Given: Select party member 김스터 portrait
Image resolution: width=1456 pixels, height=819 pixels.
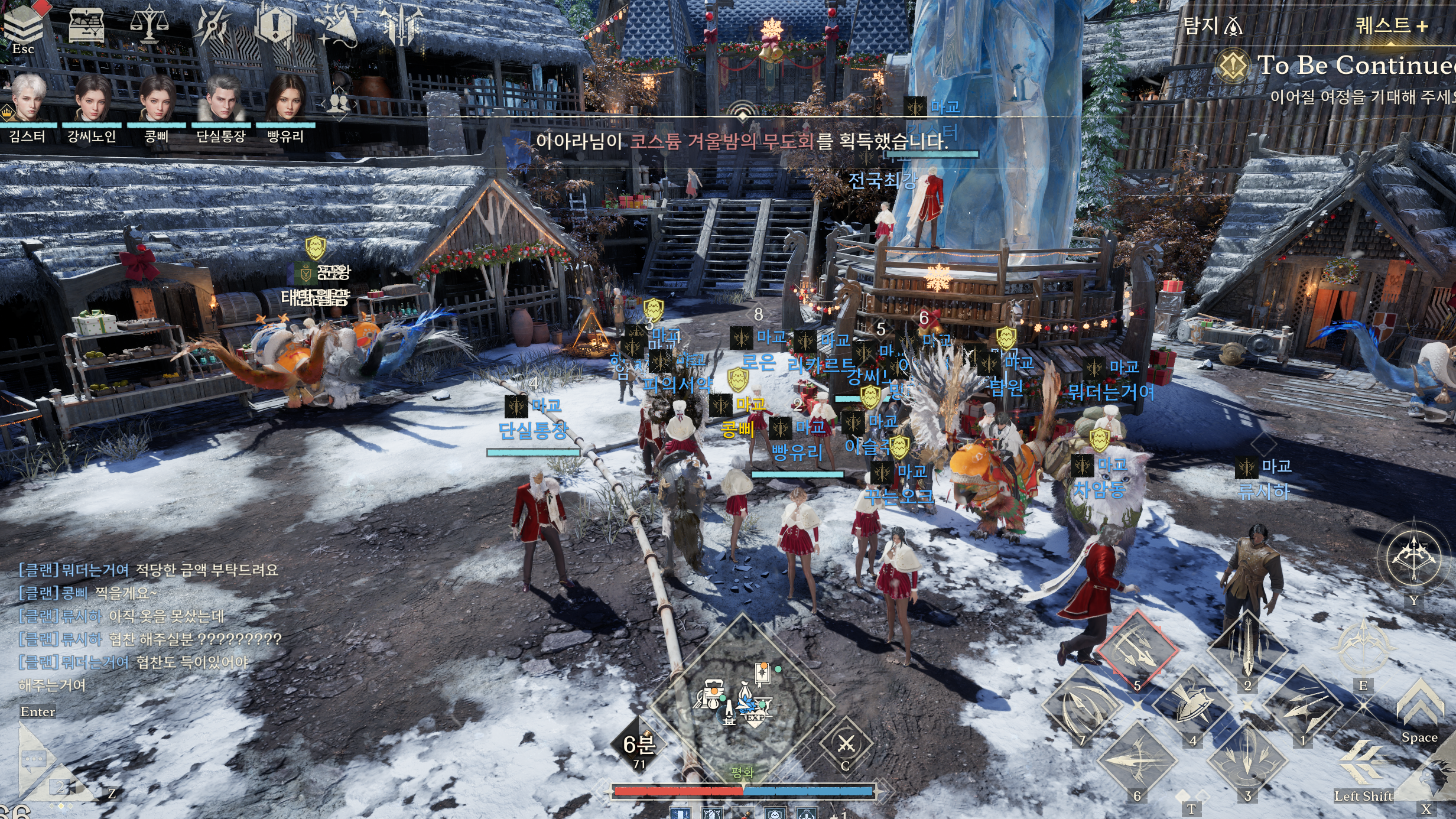Looking at the screenshot, I should 28,98.
